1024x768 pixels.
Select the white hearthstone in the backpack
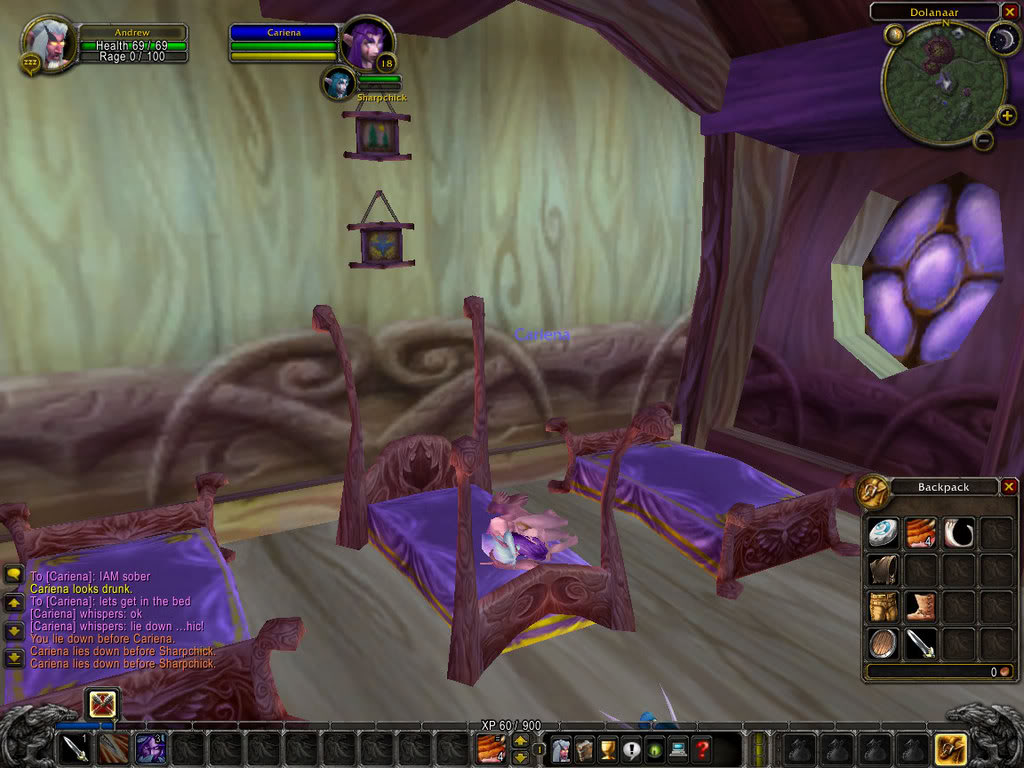[882, 532]
